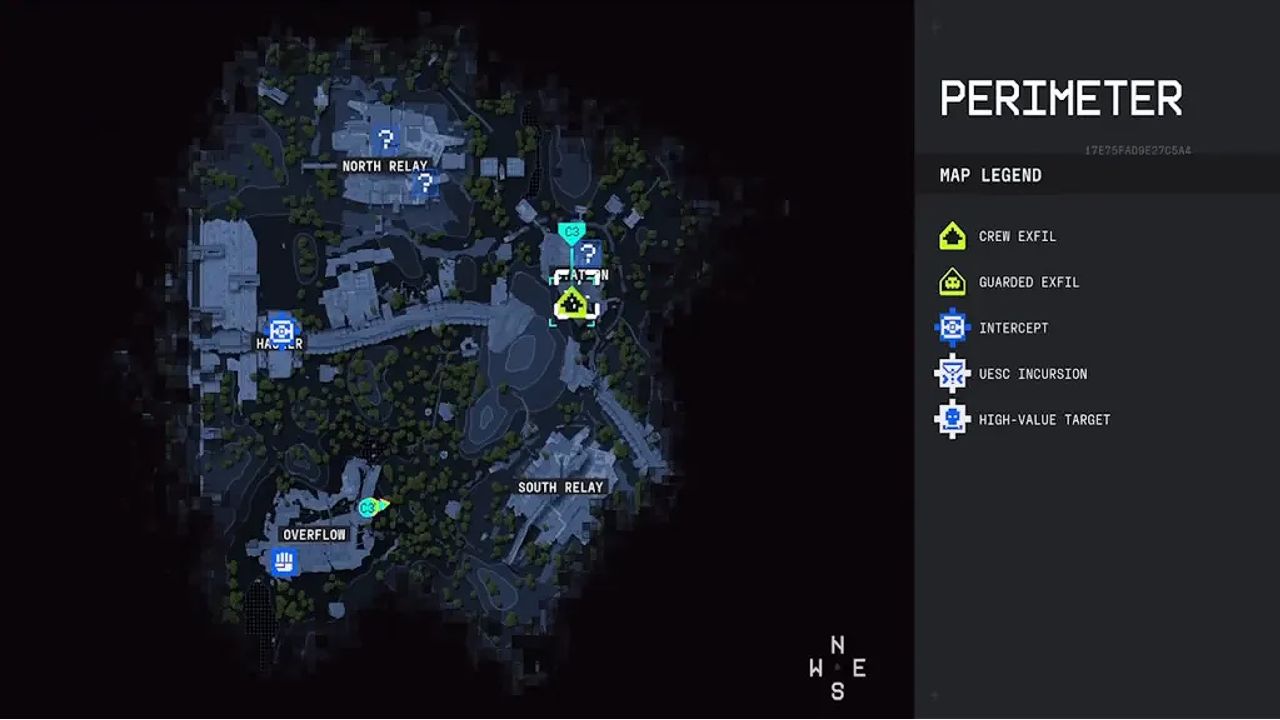1280x720 pixels.
Task: Choose UESC Incursion in the legend
Action: (x=1032, y=374)
